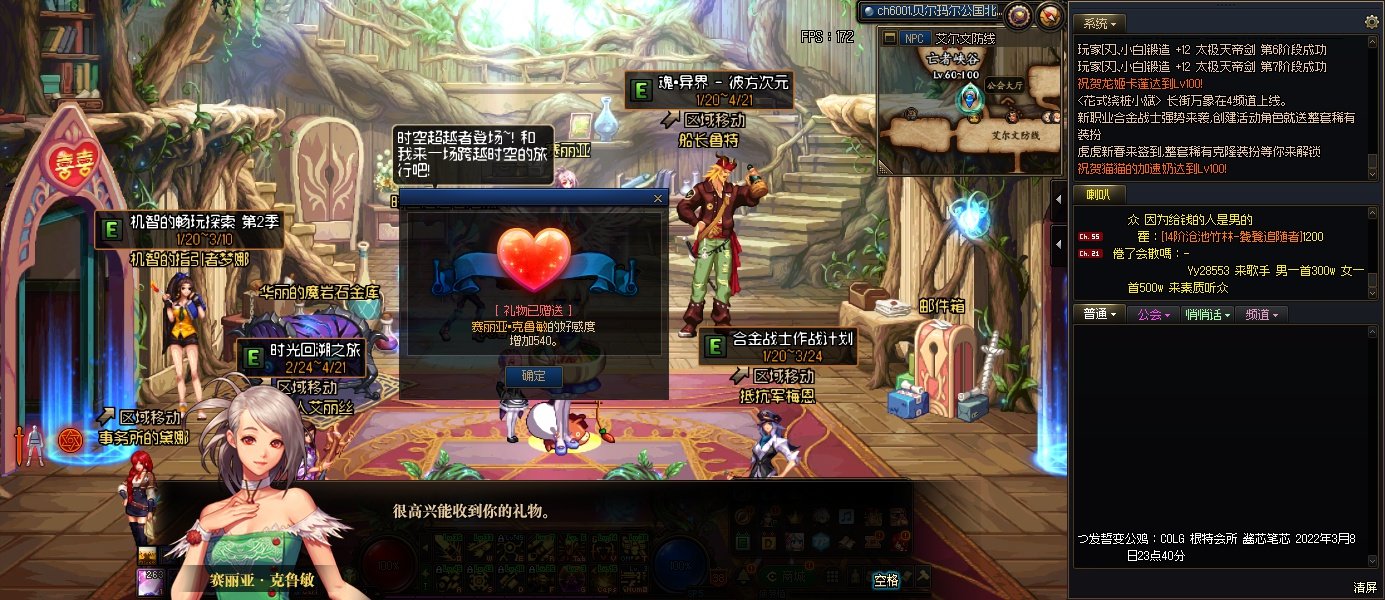1385x600 pixels.
Task: Click the 艾尔文防线 minimap
Action: (x=970, y=110)
